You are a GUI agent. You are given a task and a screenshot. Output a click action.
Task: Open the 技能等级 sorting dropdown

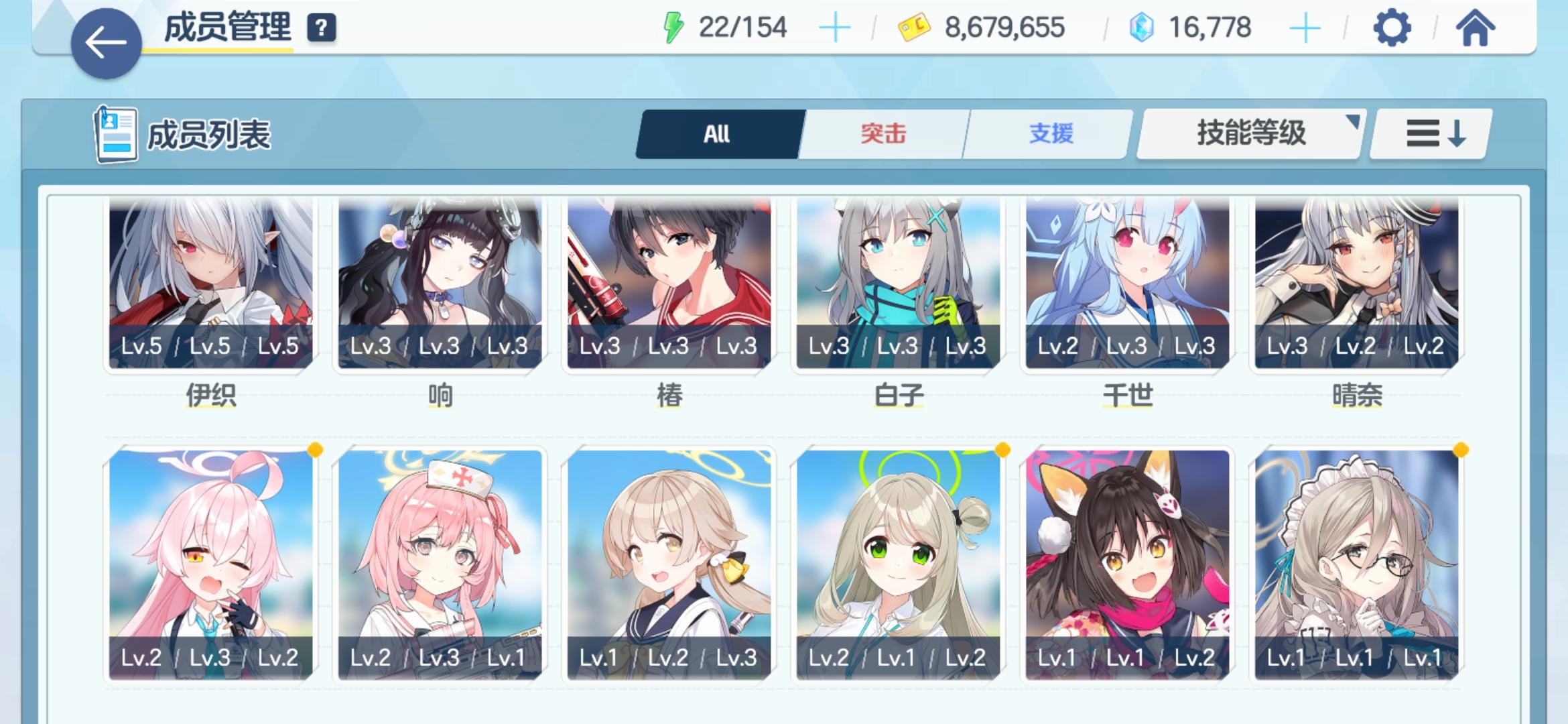pos(1249,133)
